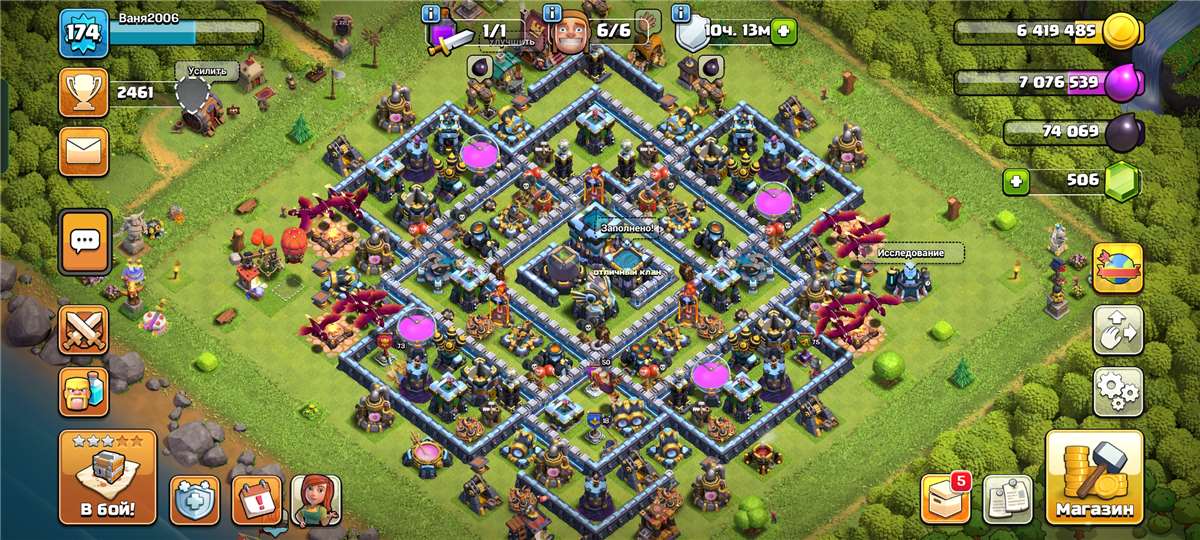Open the army overview barbarian button
The height and width of the screenshot is (540, 1200).
pyautogui.click(x=85, y=391)
